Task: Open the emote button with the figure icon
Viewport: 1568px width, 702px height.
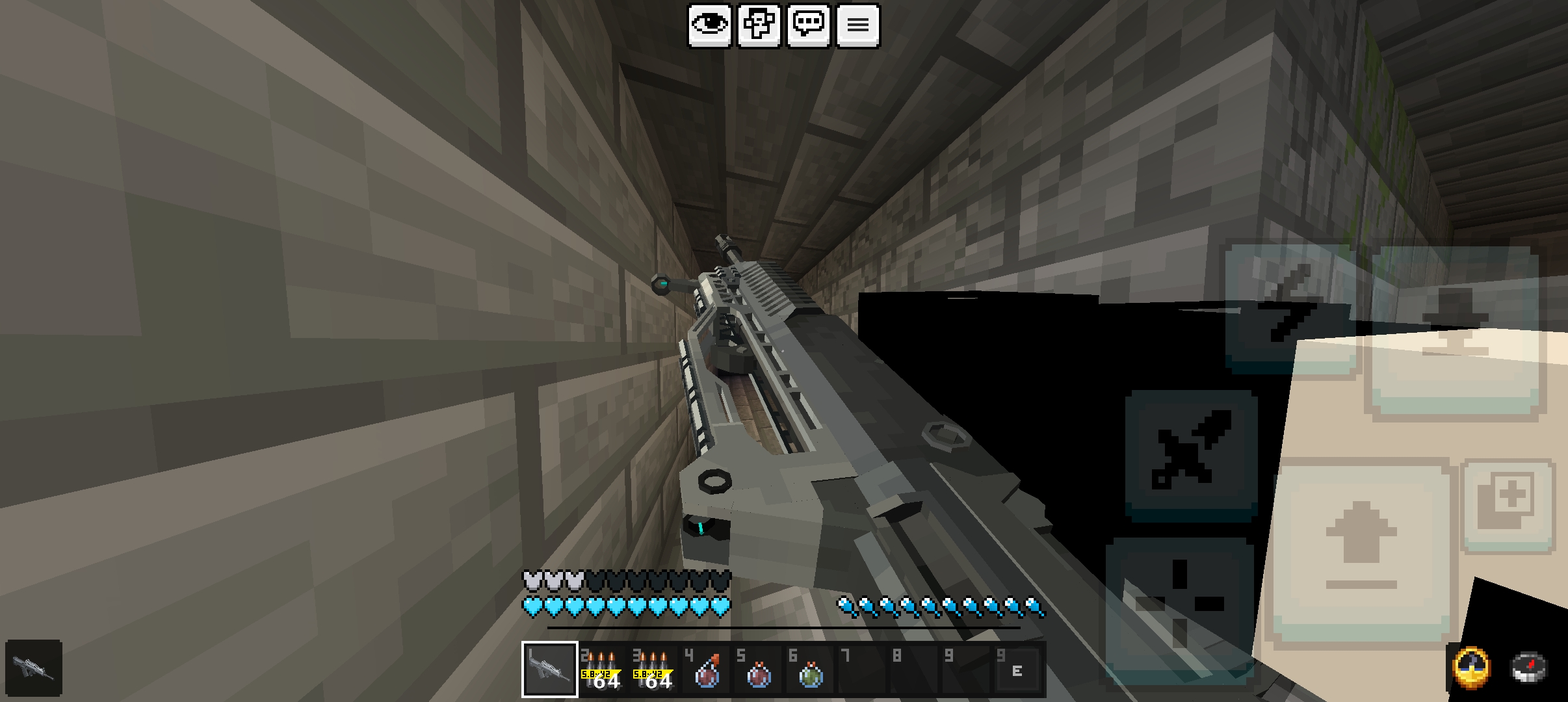Action: coord(759,25)
